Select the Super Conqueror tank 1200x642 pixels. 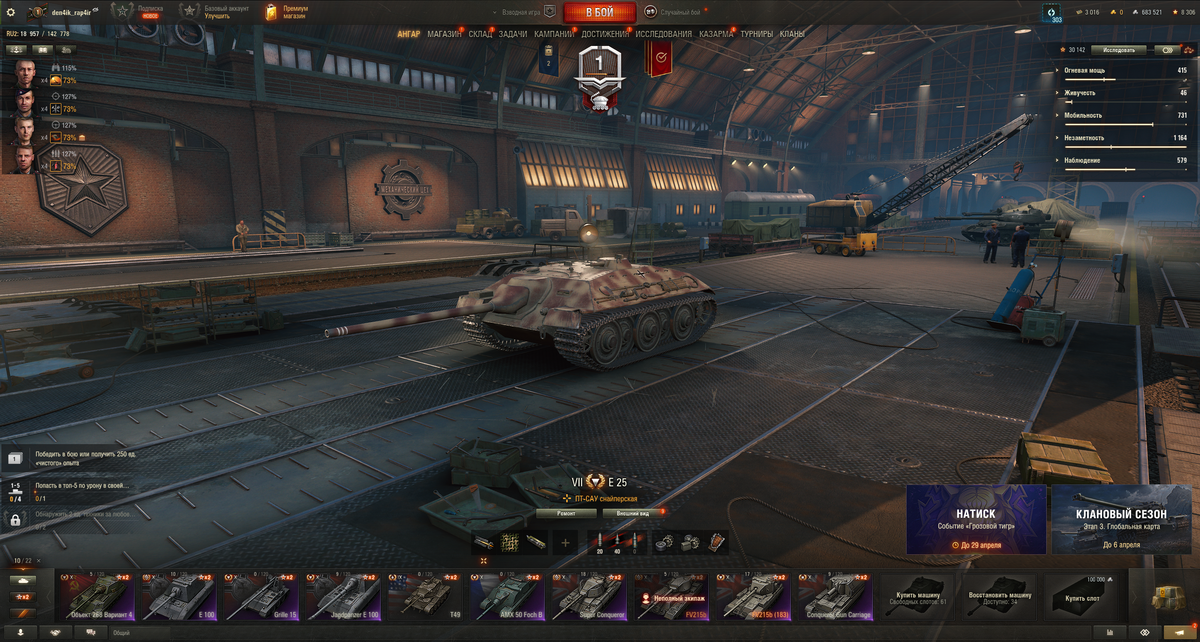(x=589, y=597)
